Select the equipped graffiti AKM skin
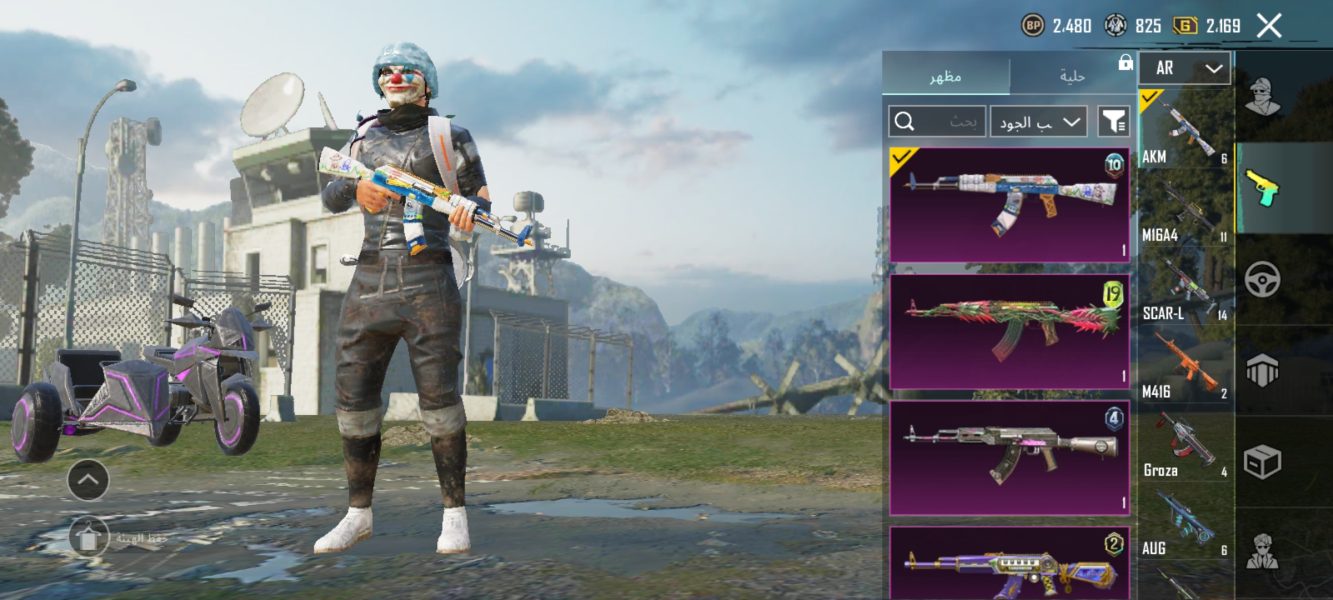1333x600 pixels. 1009,205
